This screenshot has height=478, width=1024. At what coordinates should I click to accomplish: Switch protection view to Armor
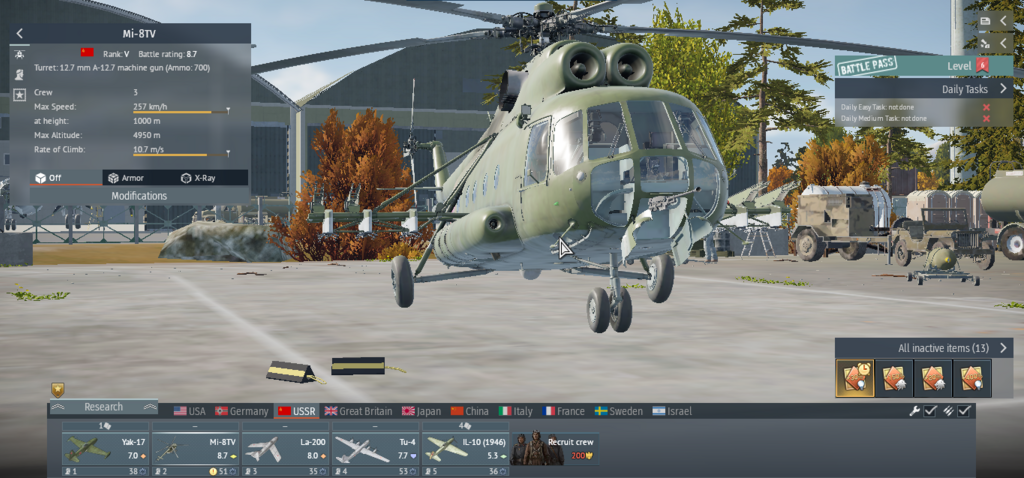pos(133,178)
